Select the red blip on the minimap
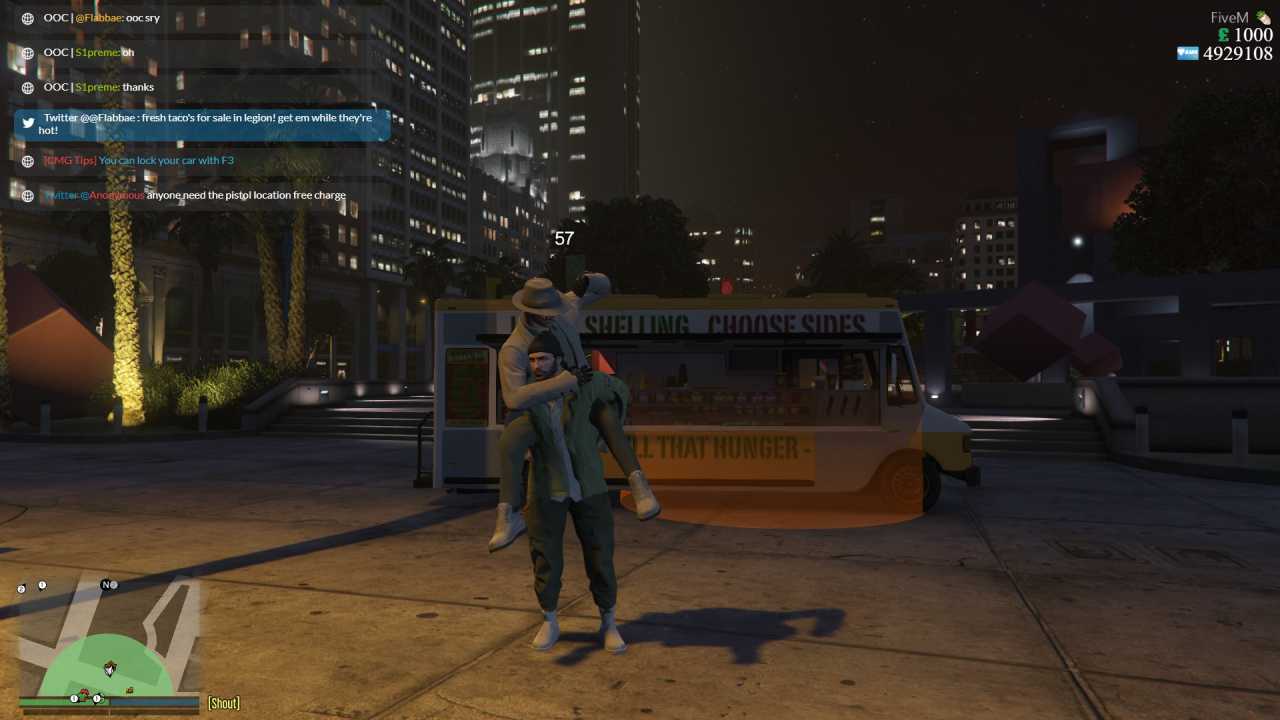Screen dimensions: 1280x720 pos(84,692)
